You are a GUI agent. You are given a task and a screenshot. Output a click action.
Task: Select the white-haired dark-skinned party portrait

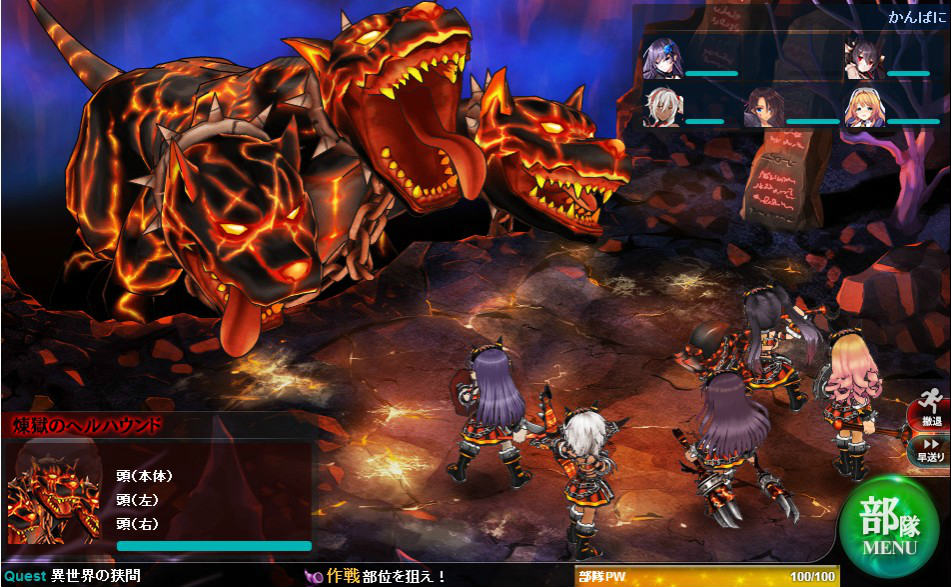click(x=662, y=108)
